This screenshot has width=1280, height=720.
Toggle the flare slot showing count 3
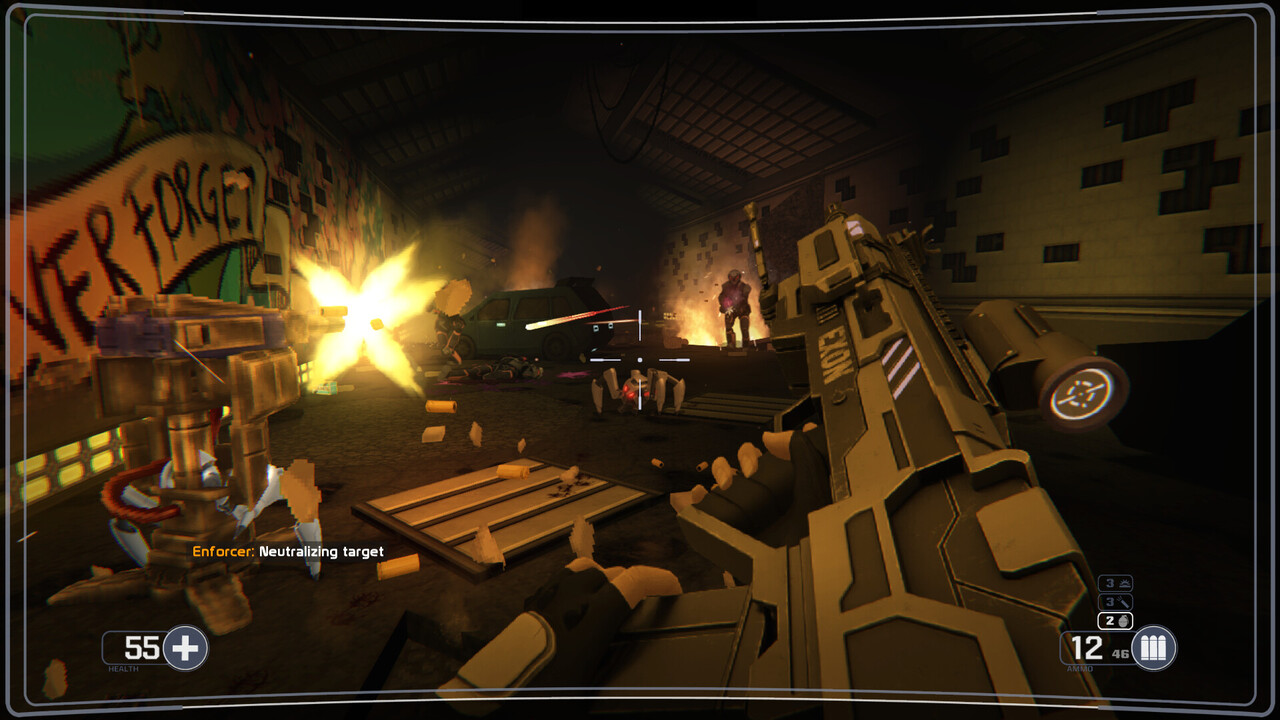(x=1115, y=582)
